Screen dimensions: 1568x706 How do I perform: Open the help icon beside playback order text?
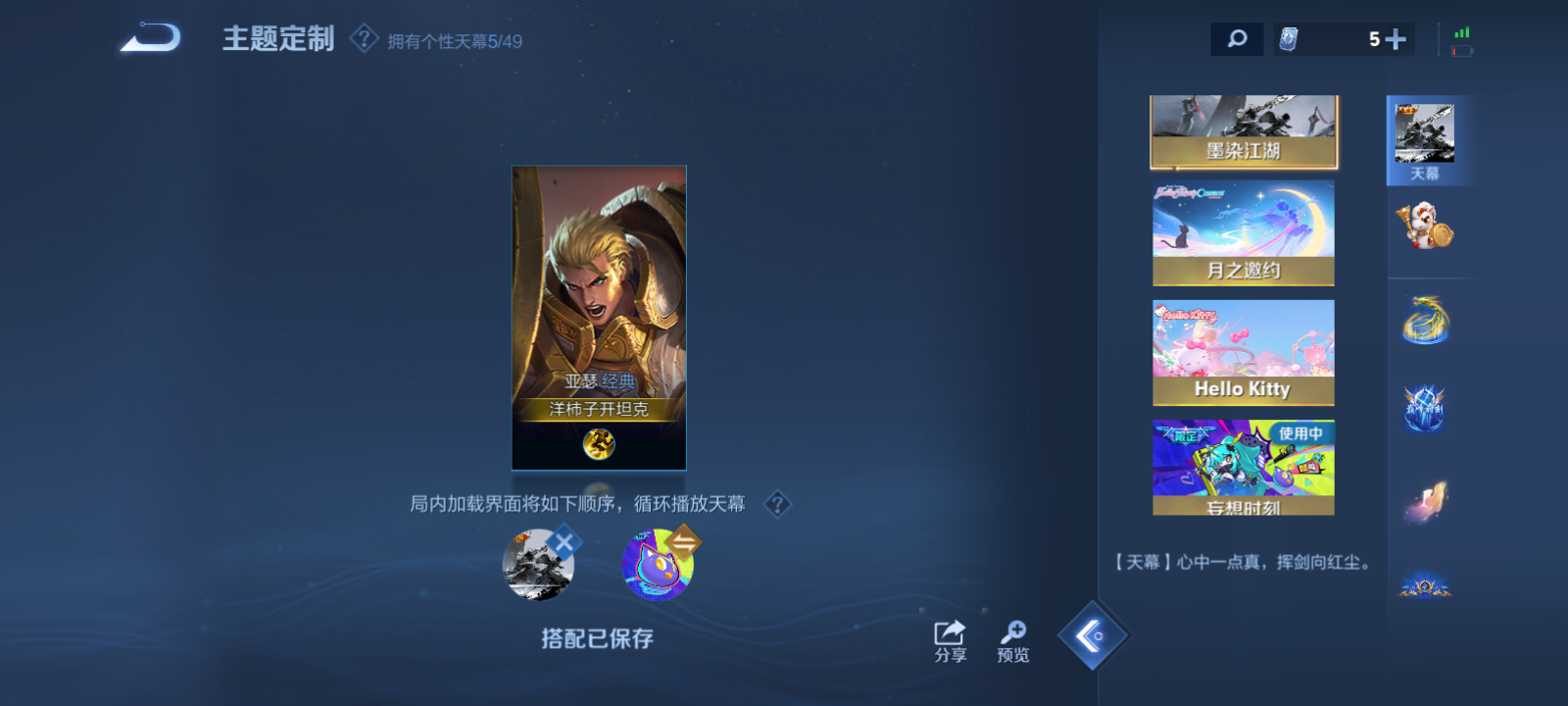pyautogui.click(x=777, y=504)
